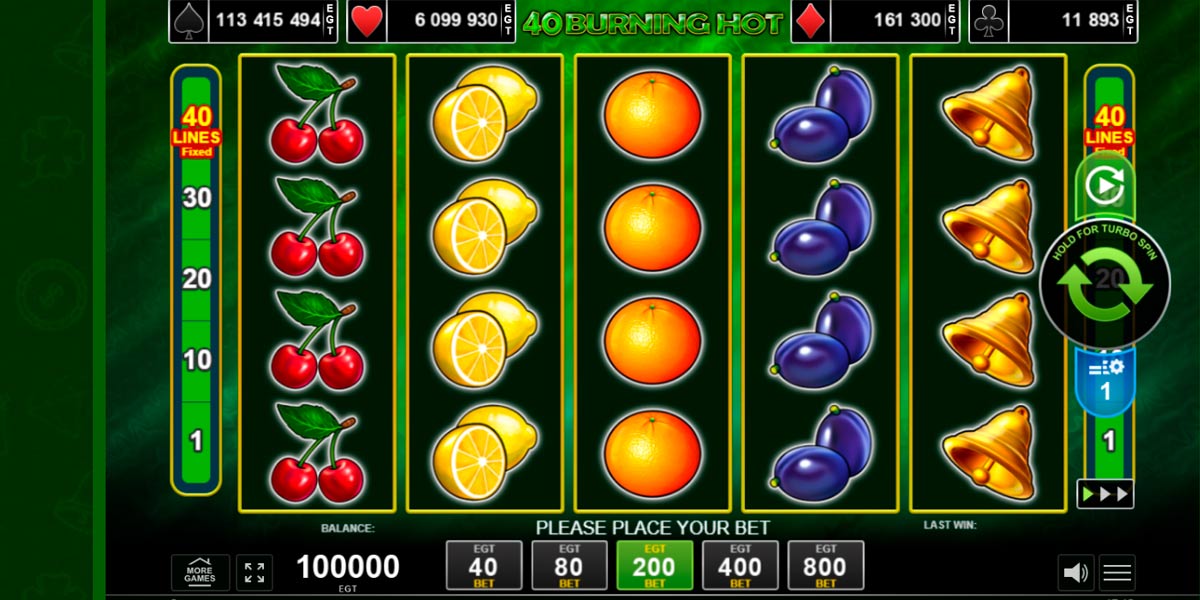Choose the 80 EGT bet button
1200x600 pixels.
point(569,566)
